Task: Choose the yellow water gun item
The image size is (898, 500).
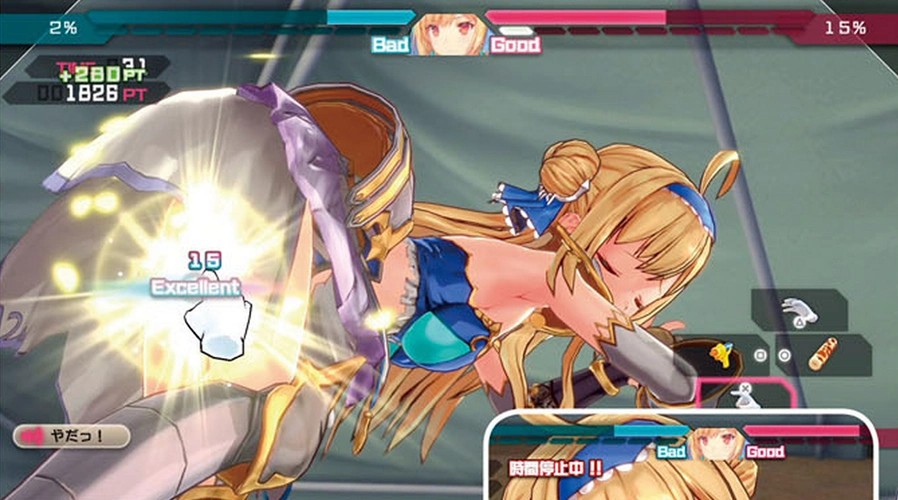Action: point(719,354)
